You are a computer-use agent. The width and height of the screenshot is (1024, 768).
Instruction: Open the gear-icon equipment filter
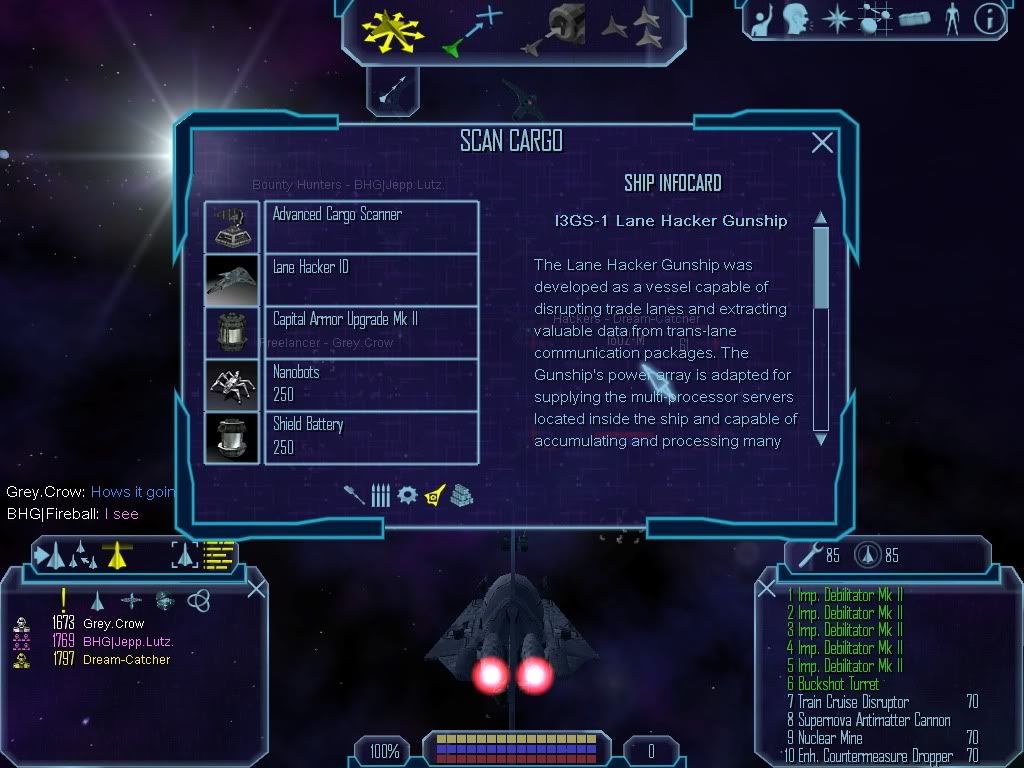[406, 495]
